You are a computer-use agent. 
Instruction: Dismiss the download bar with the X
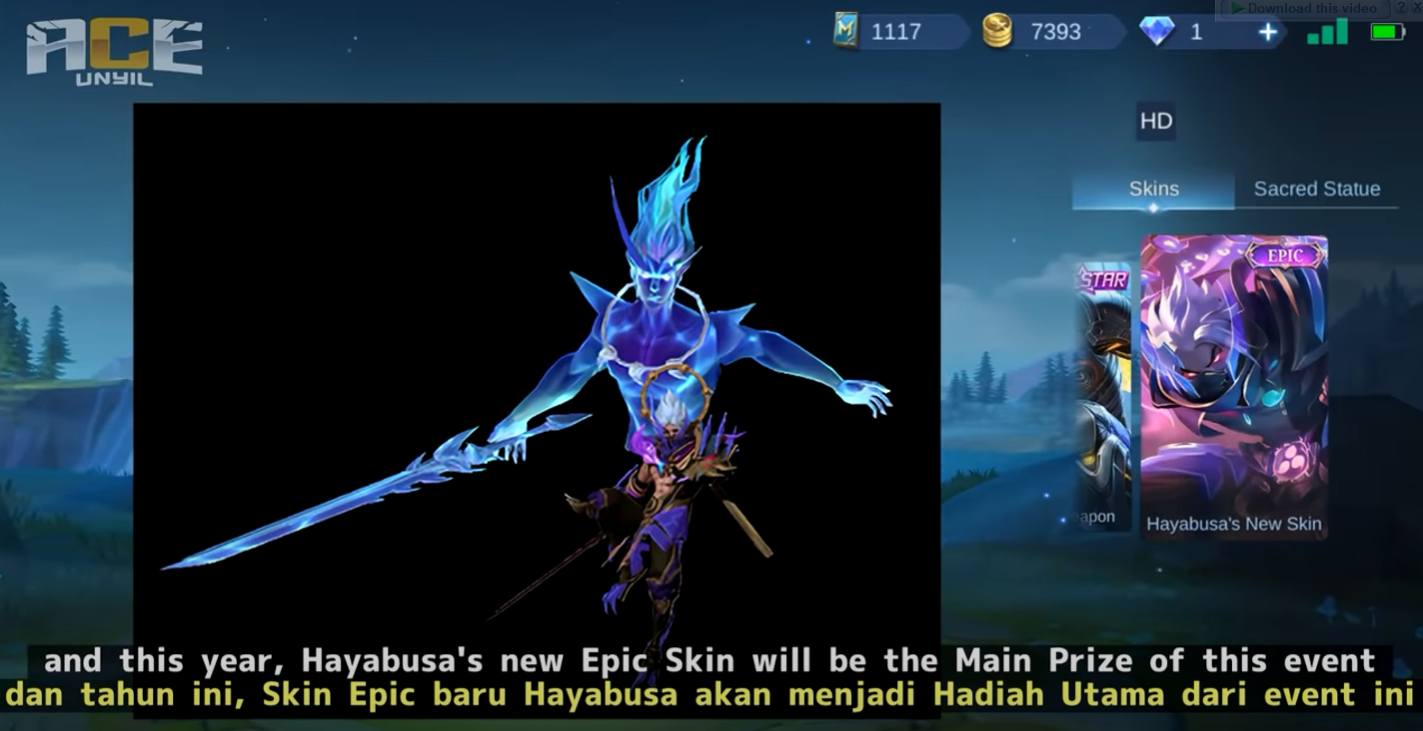coord(1419,7)
